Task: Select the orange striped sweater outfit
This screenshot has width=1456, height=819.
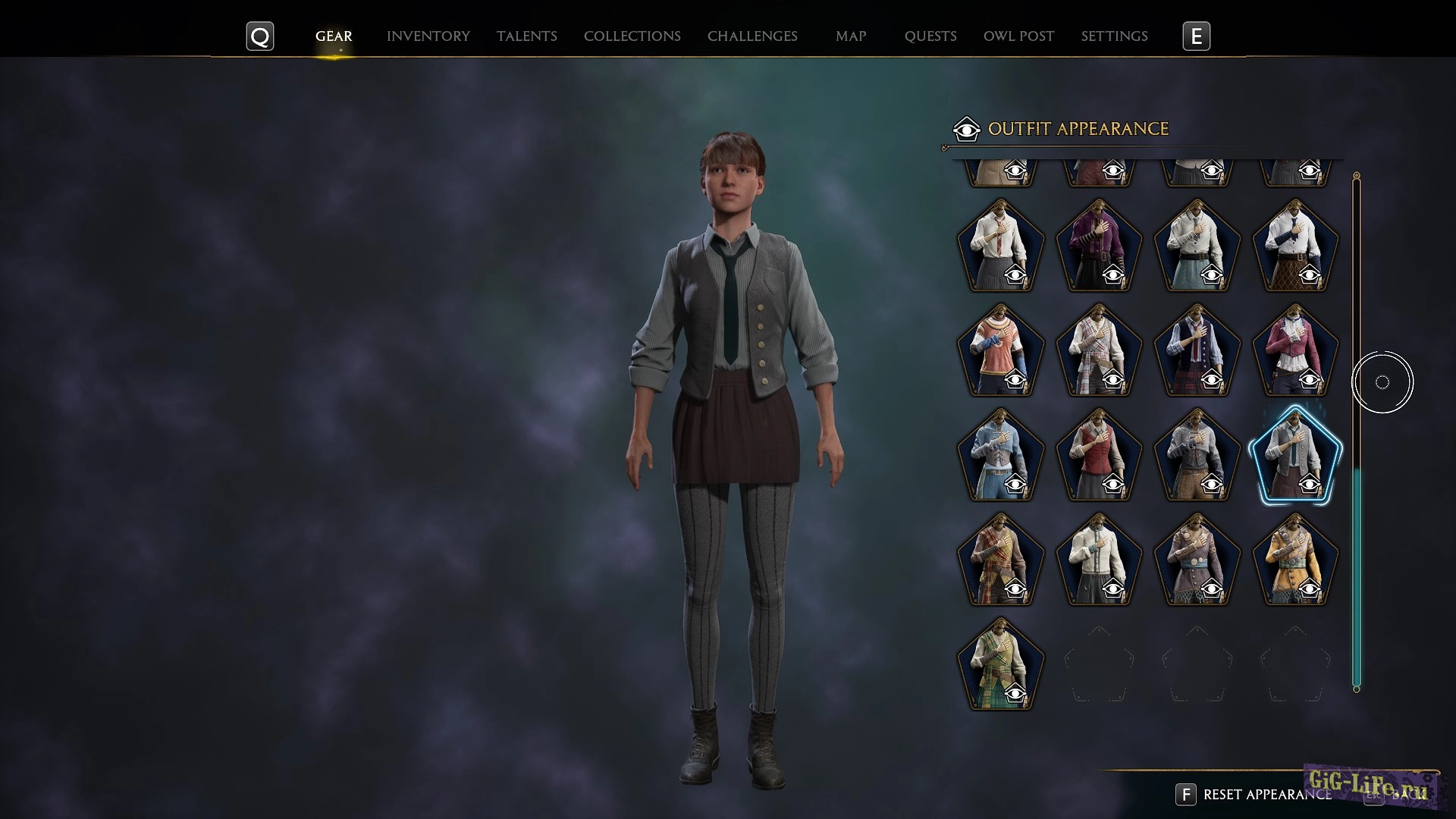Action: [x=1000, y=350]
